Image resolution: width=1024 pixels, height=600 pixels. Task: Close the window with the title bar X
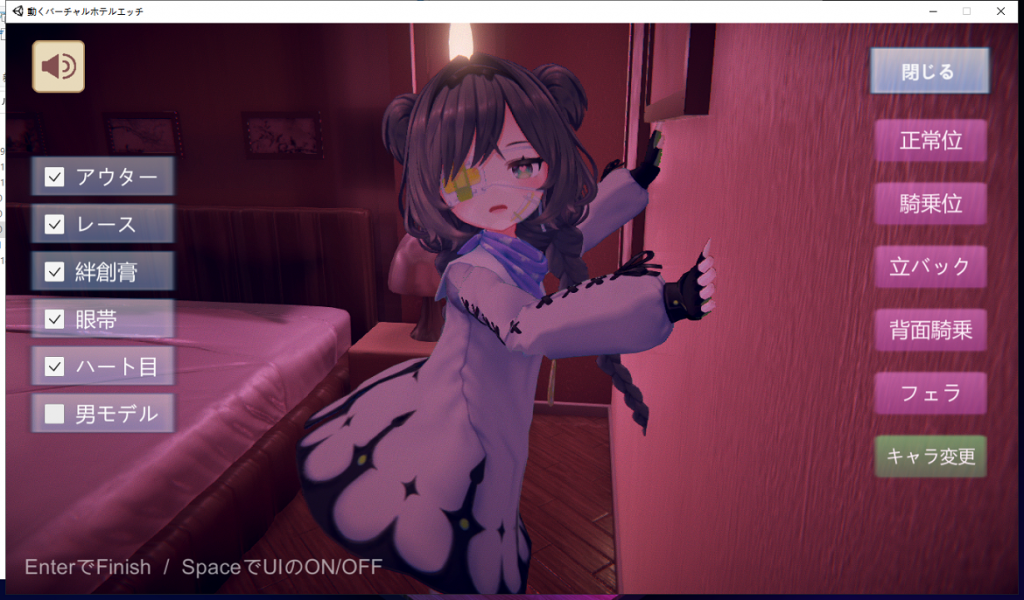pyautogui.click(x=1000, y=11)
